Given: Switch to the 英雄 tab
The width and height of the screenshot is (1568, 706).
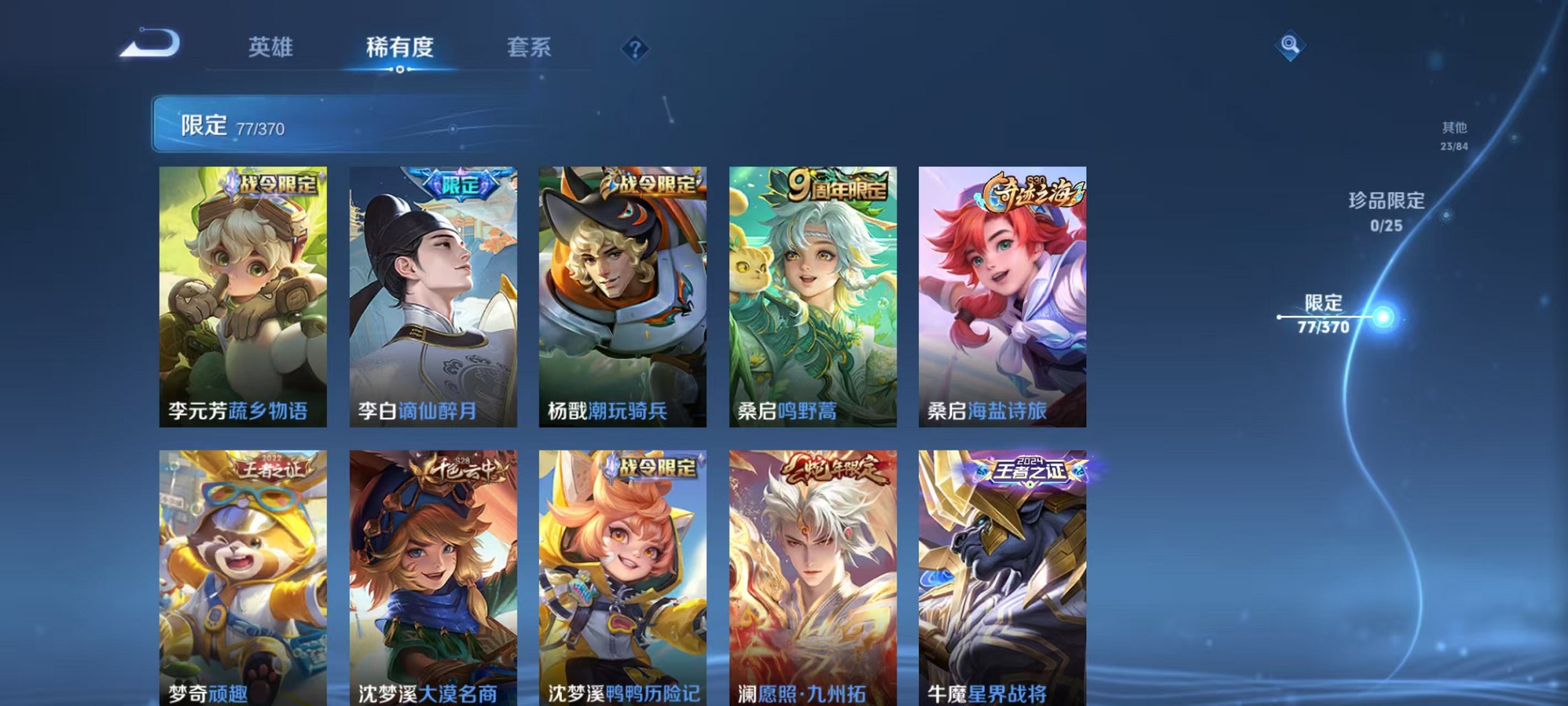Looking at the screenshot, I should coord(272,47).
